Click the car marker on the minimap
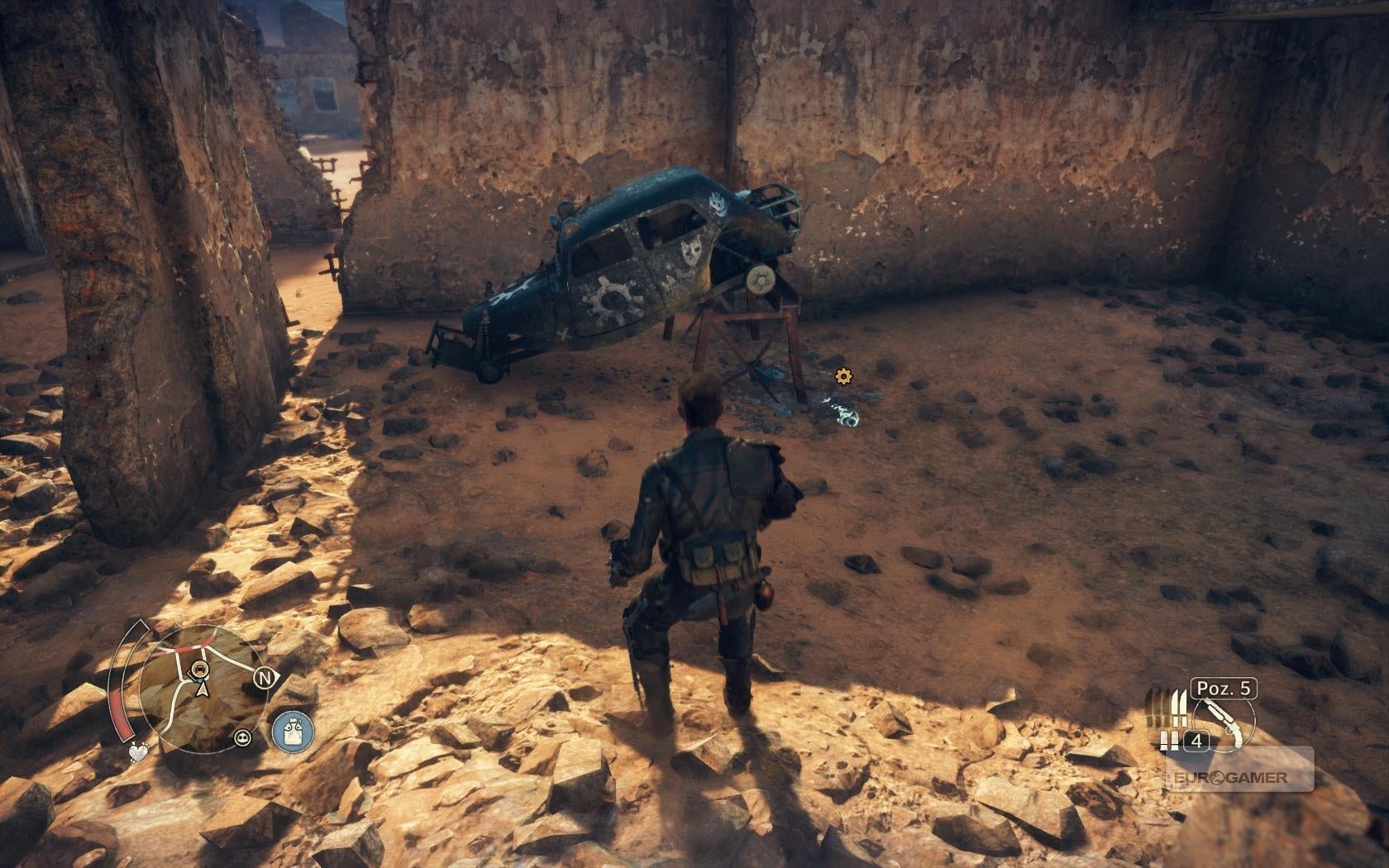1389x868 pixels. (x=199, y=668)
